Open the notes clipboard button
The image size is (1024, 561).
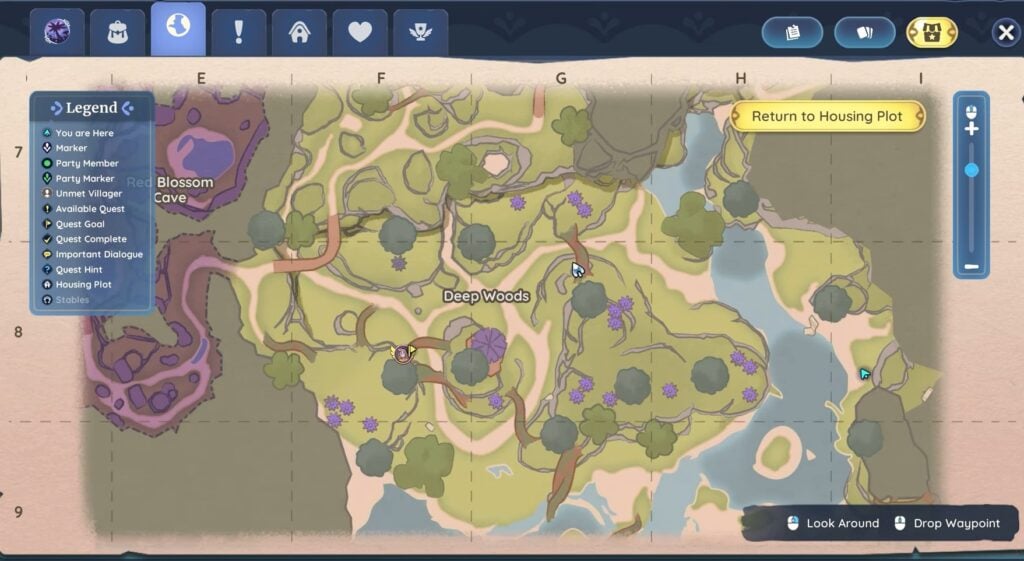pos(792,33)
